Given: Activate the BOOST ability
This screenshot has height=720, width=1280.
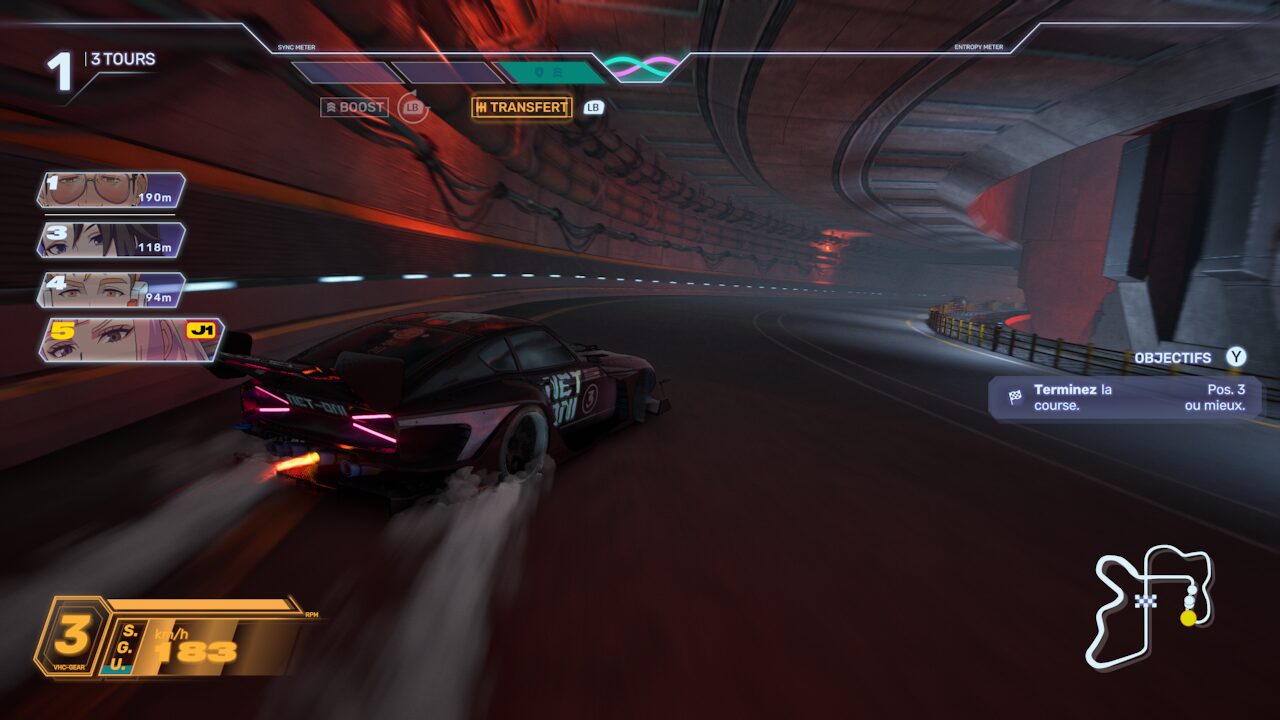Looking at the screenshot, I should [x=355, y=107].
